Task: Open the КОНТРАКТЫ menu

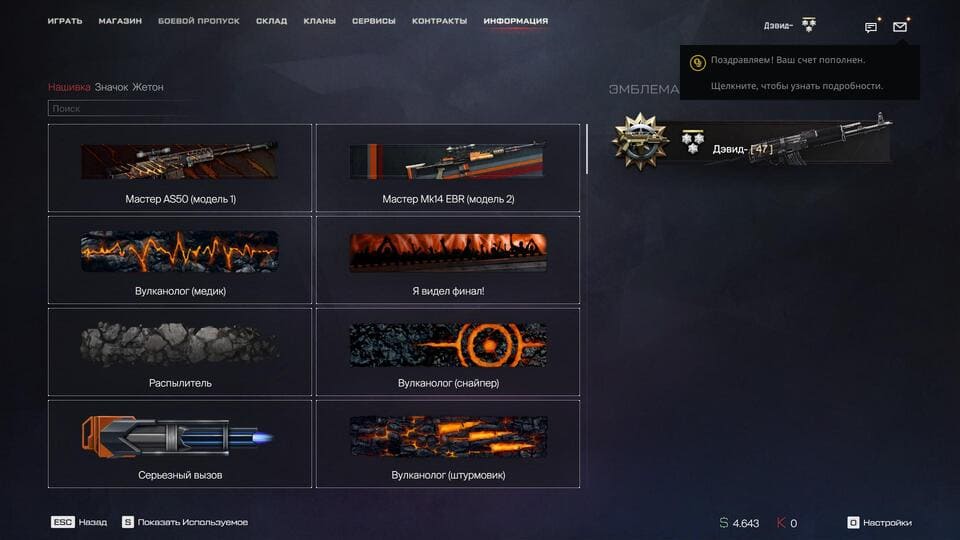Action: (x=439, y=21)
